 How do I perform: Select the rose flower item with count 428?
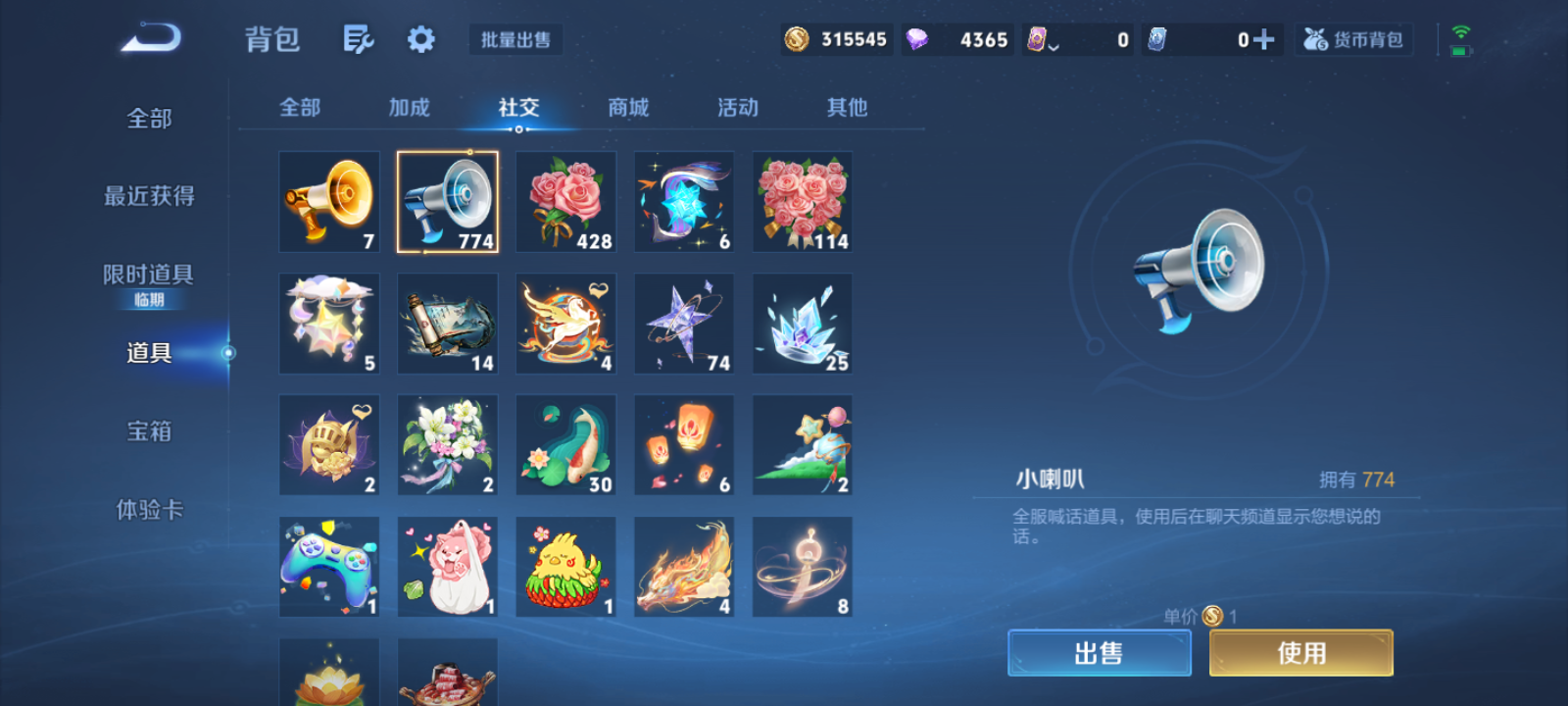tap(564, 202)
